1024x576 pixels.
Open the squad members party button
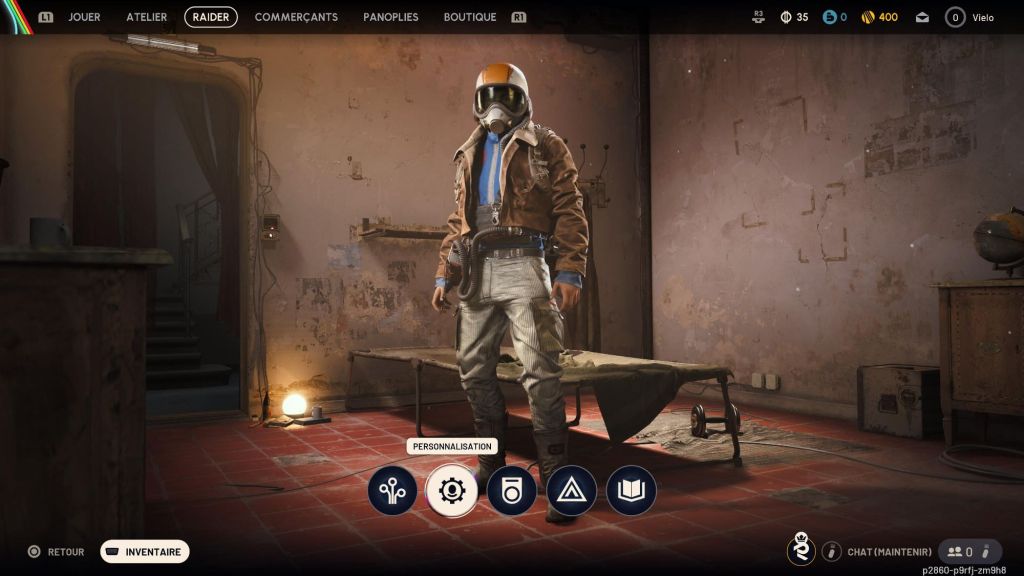[x=969, y=551]
